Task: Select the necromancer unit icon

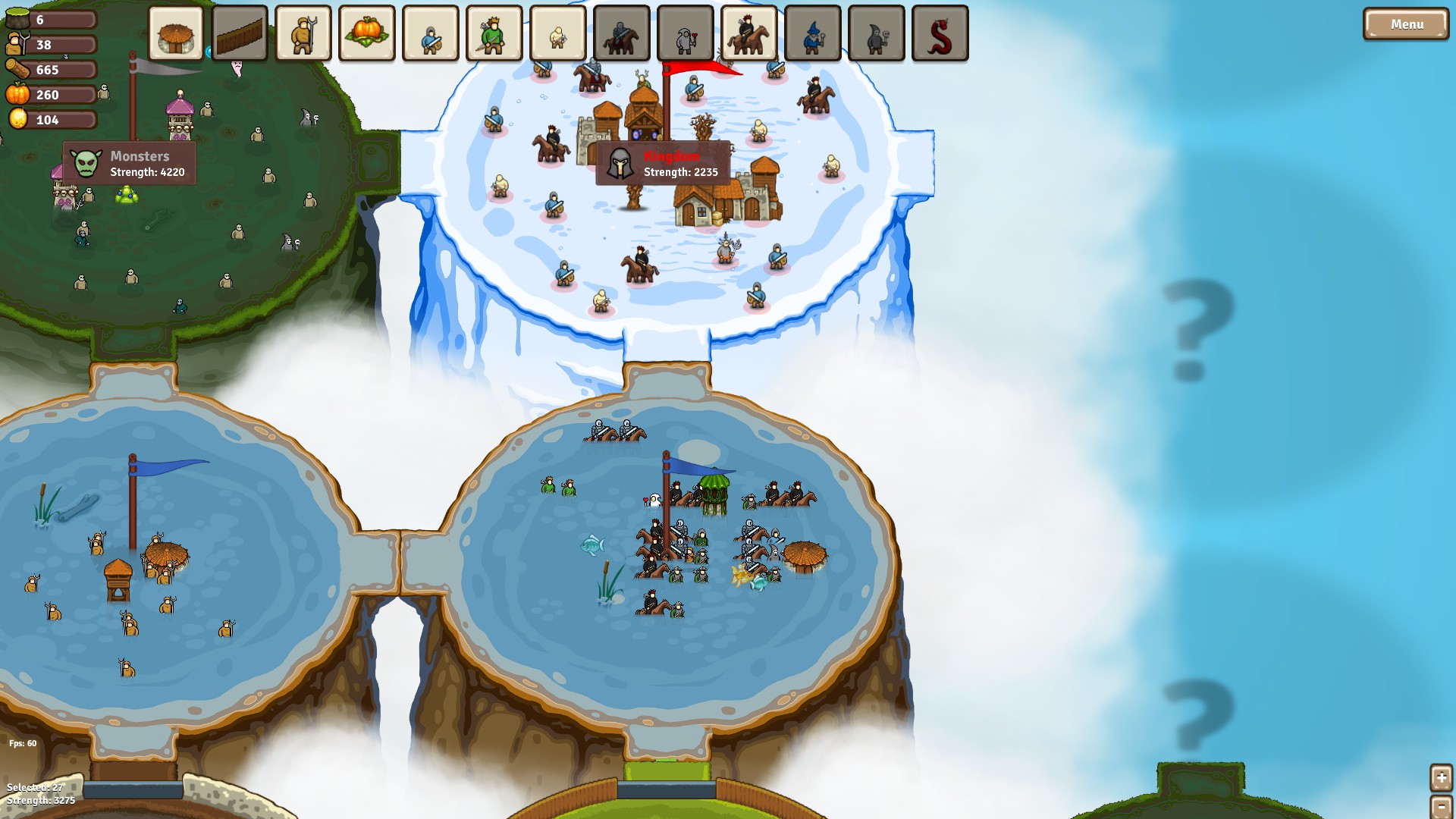Action: tap(876, 33)
